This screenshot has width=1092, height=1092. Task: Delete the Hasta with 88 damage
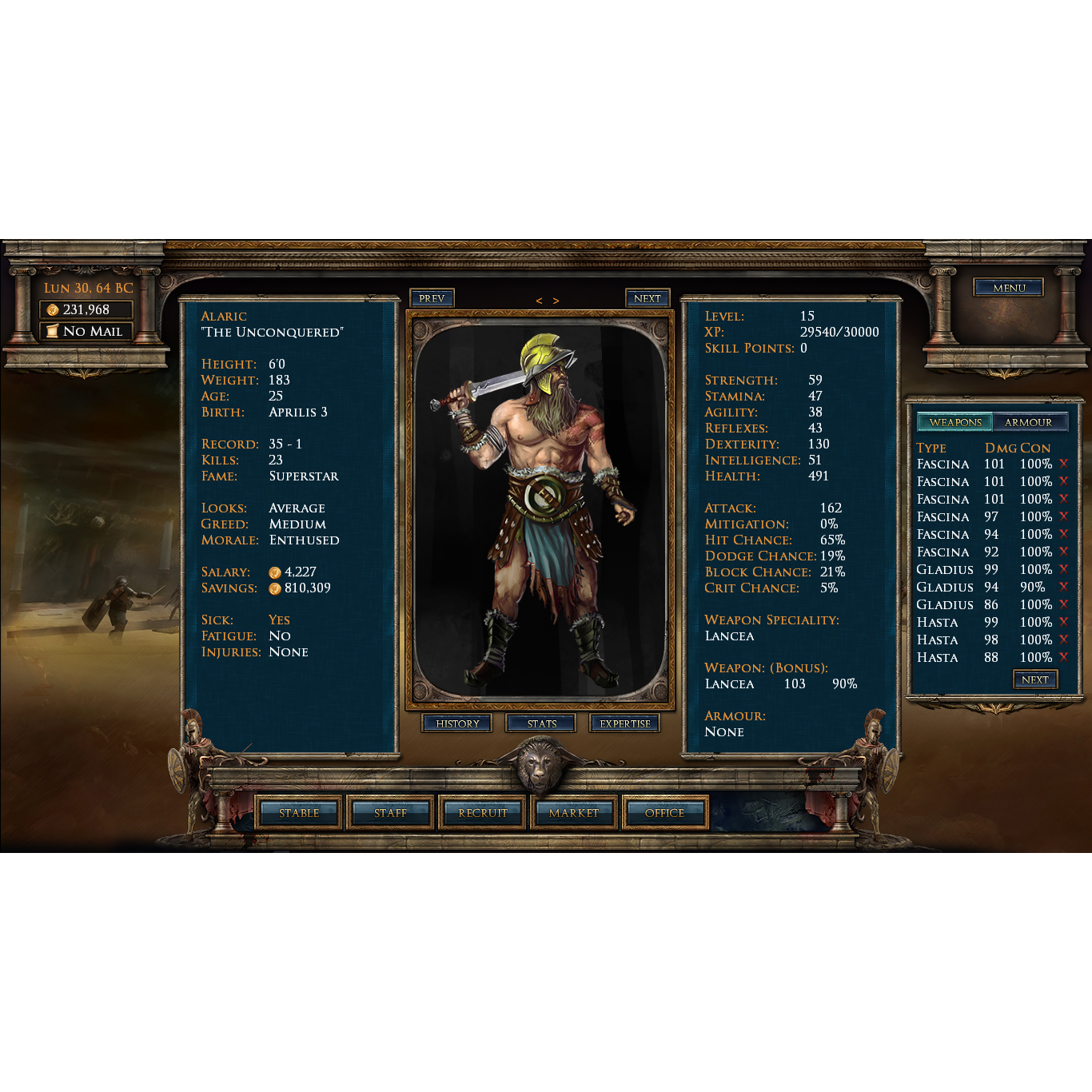click(1063, 657)
